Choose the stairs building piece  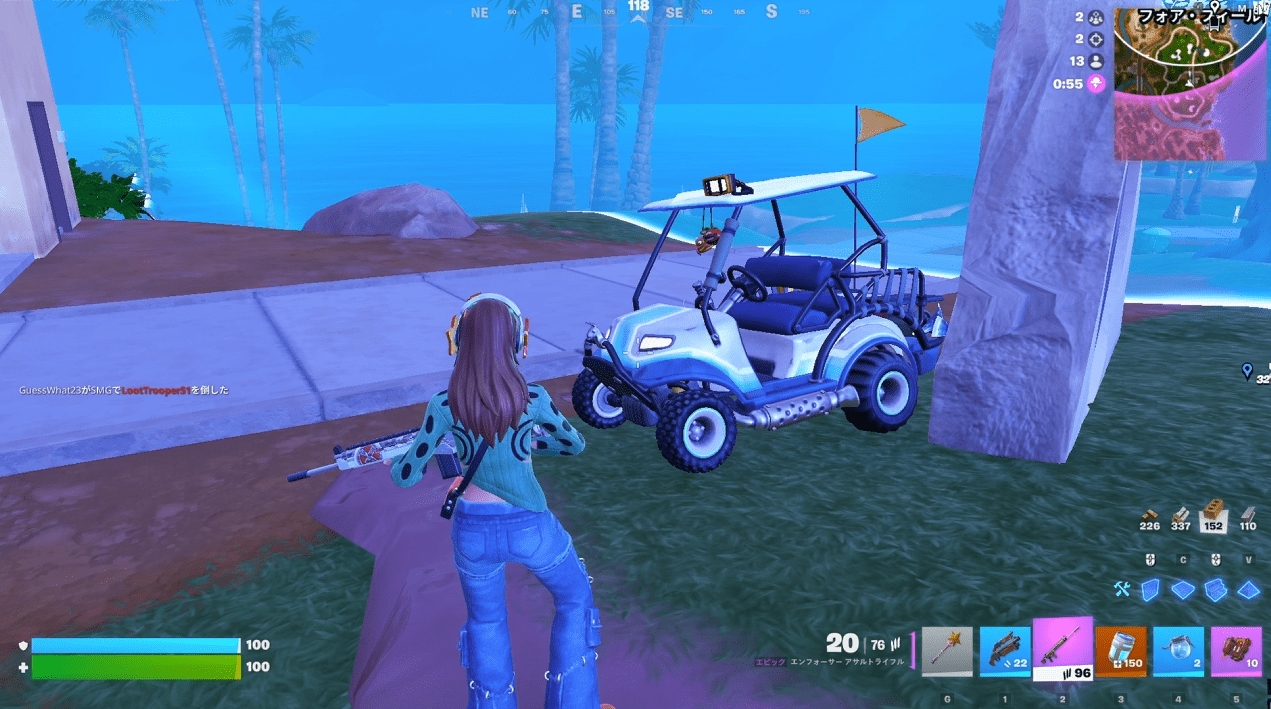tap(1215, 590)
